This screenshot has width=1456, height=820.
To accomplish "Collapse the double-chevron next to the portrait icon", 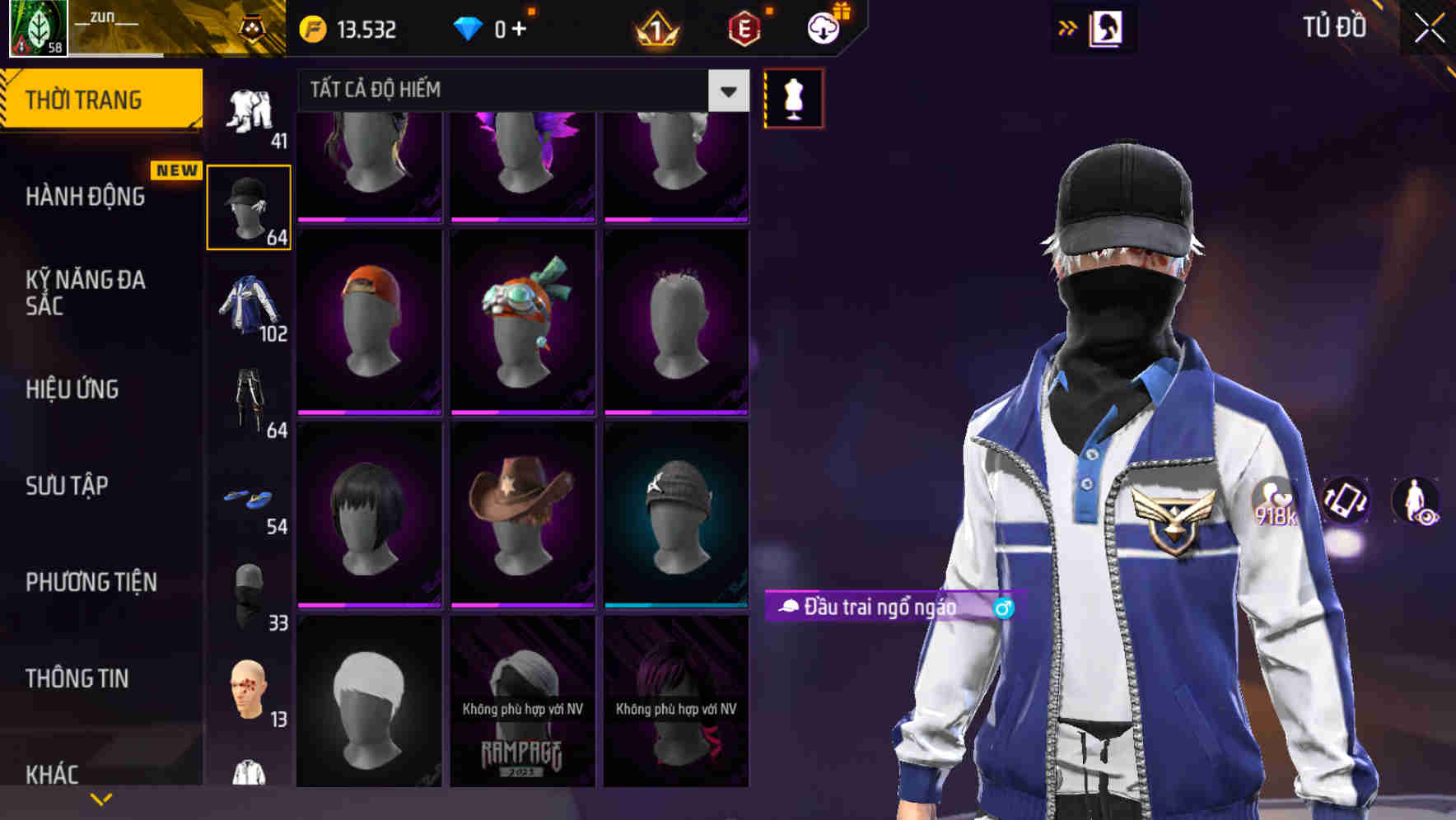I will point(1068,27).
